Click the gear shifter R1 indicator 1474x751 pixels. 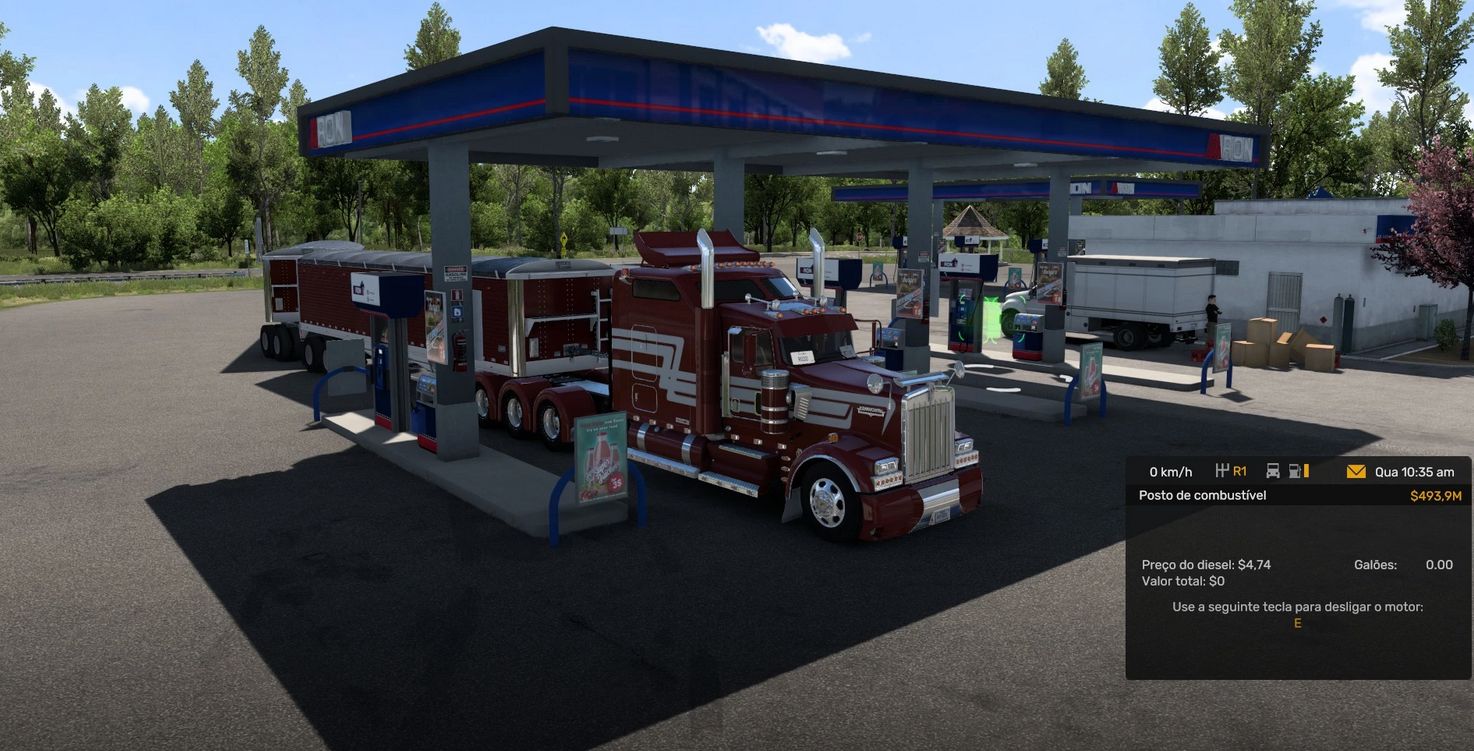1231,471
